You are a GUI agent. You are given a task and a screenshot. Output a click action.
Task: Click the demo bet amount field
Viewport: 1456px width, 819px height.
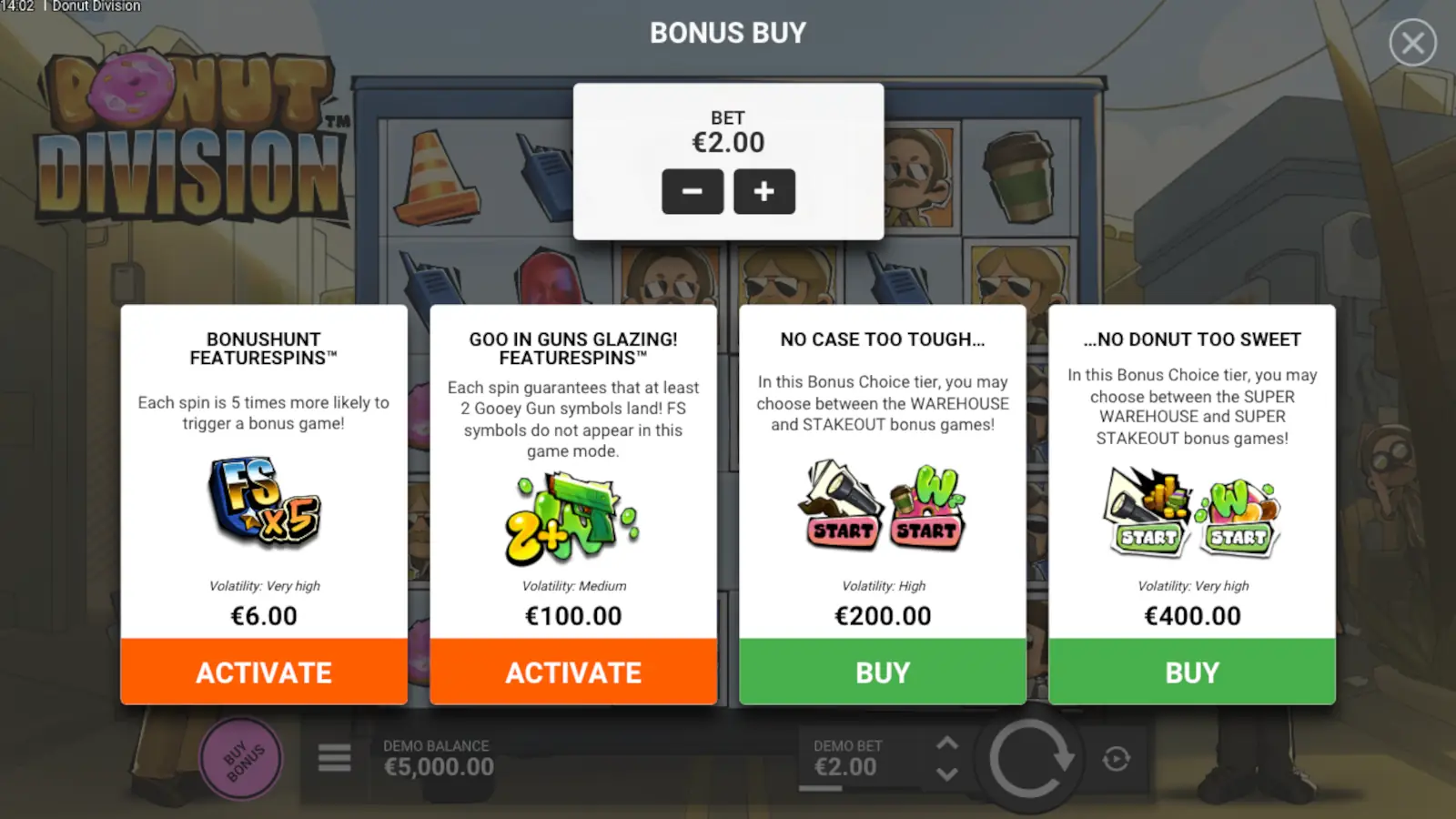(847, 766)
